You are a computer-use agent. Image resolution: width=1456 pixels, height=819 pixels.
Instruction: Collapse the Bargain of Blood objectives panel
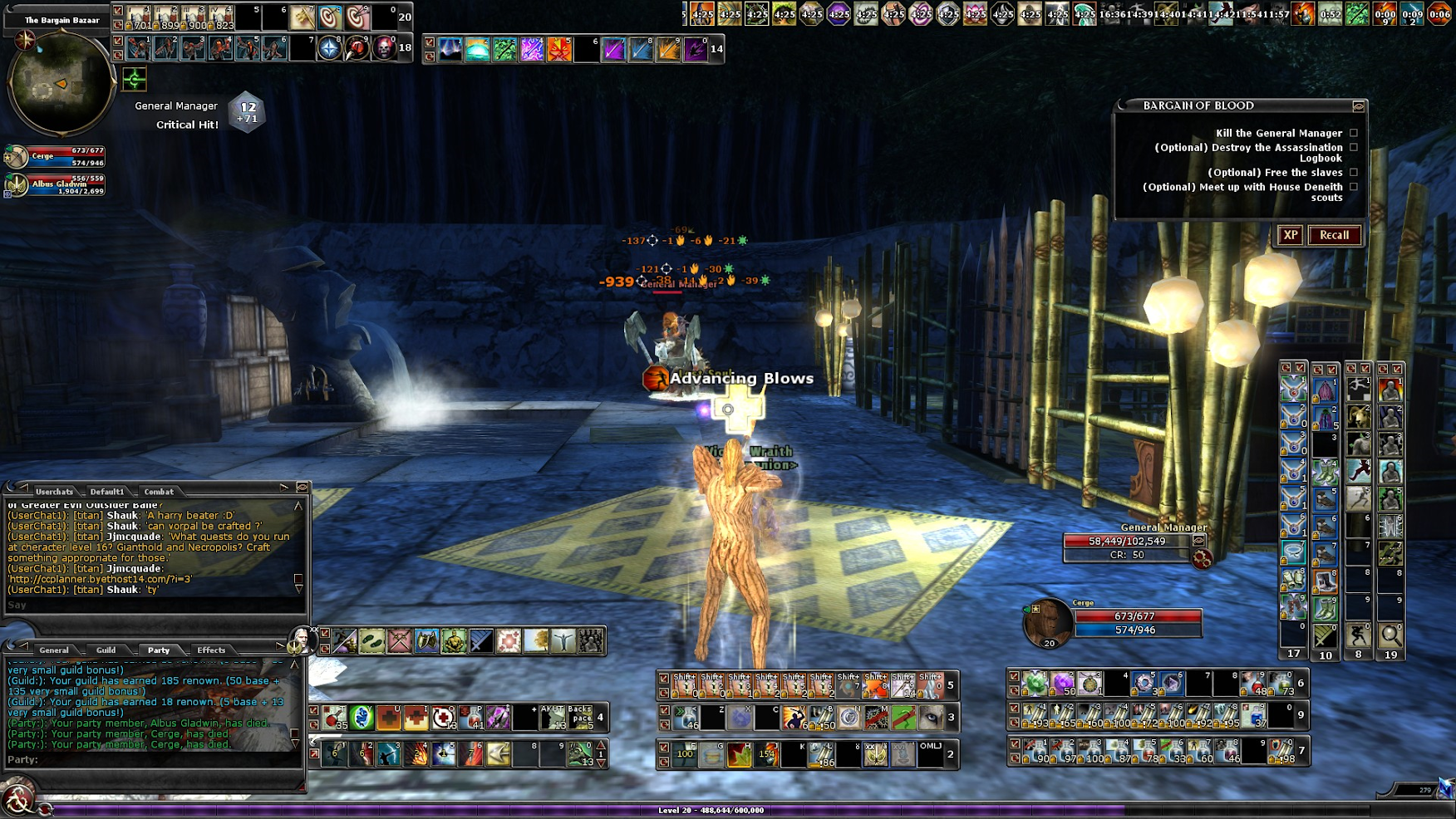(x=1358, y=106)
